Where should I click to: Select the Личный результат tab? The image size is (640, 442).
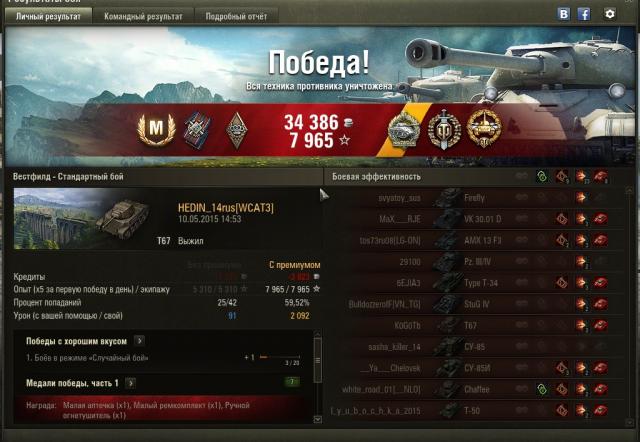pyautogui.click(x=49, y=15)
